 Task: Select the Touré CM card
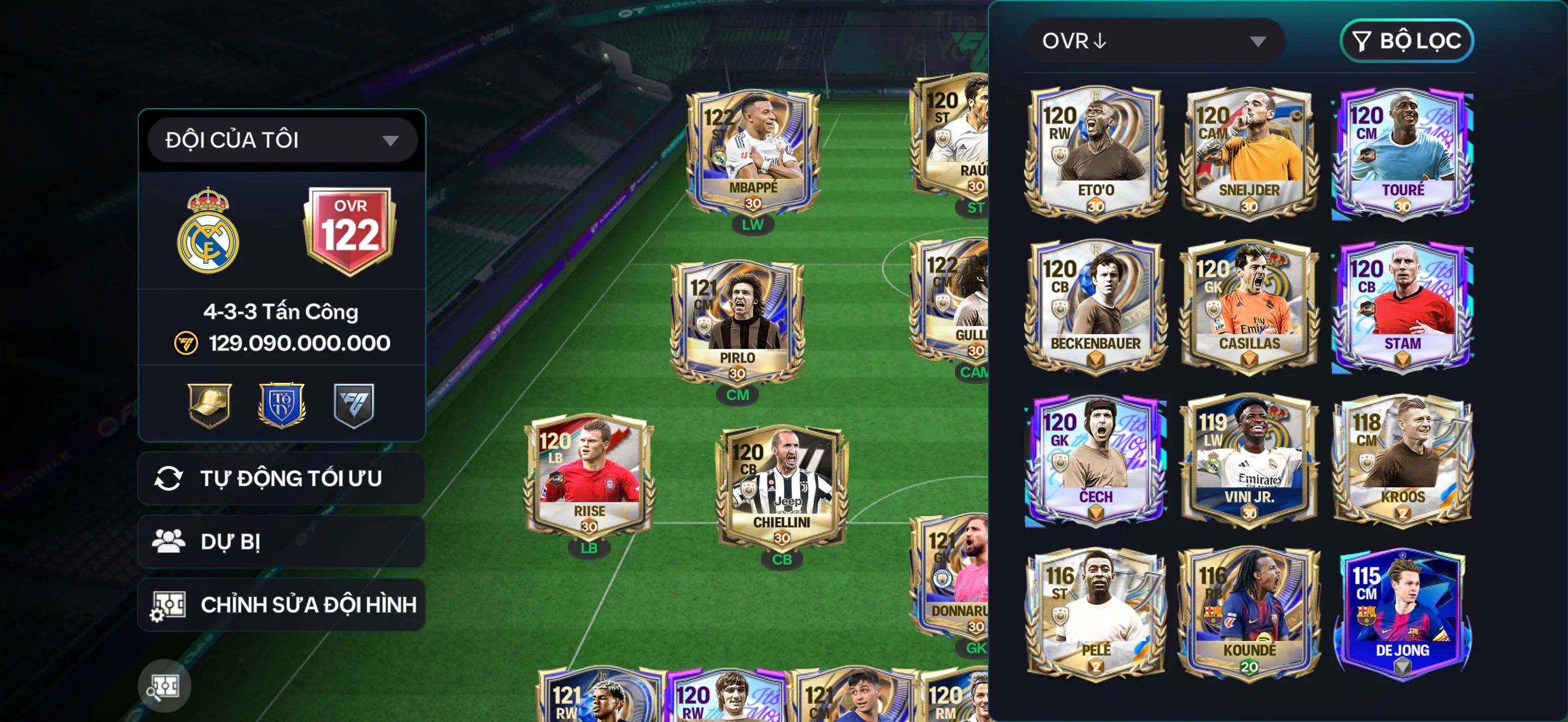click(x=1402, y=152)
